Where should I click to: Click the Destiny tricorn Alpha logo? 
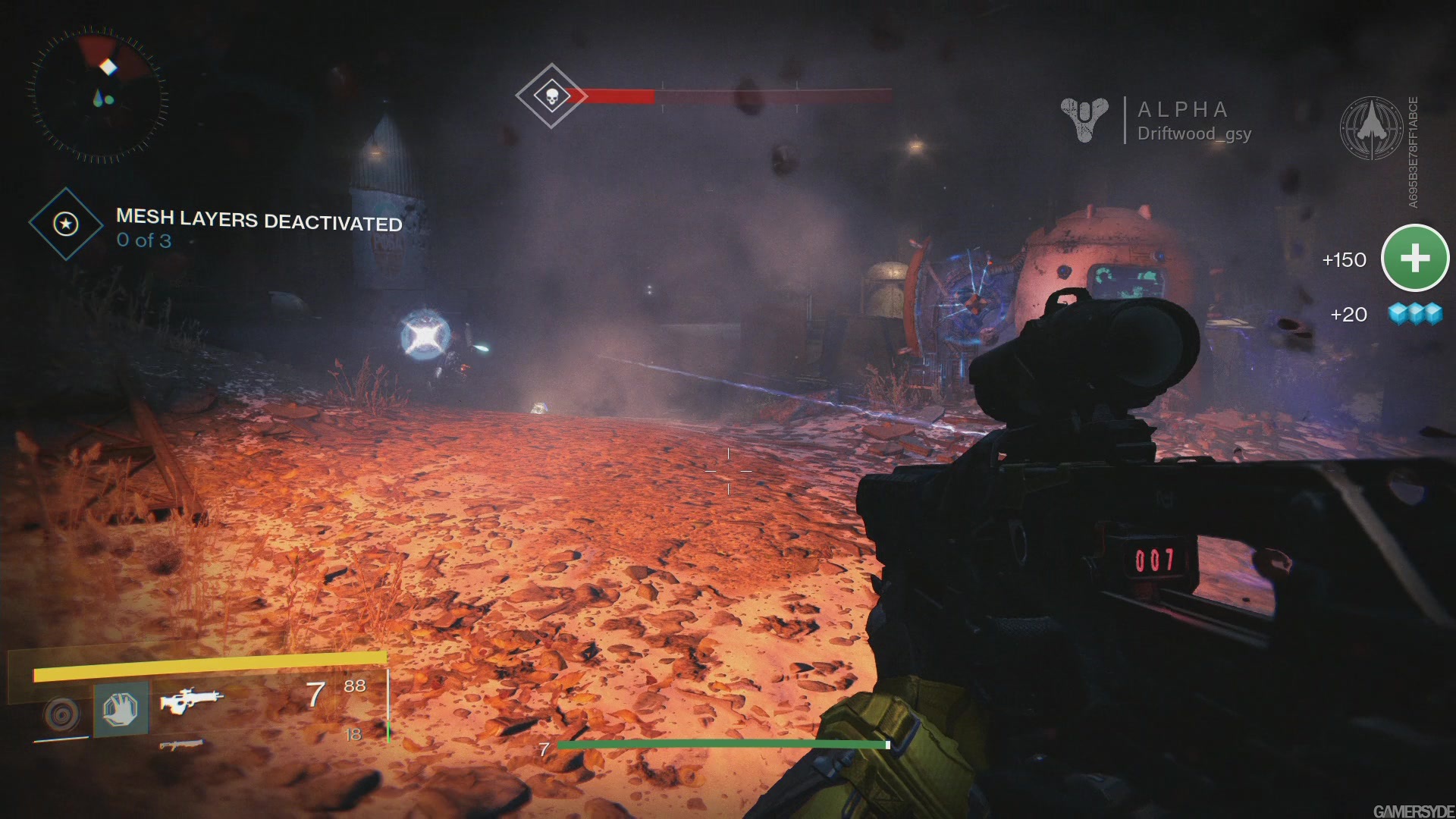click(1084, 120)
